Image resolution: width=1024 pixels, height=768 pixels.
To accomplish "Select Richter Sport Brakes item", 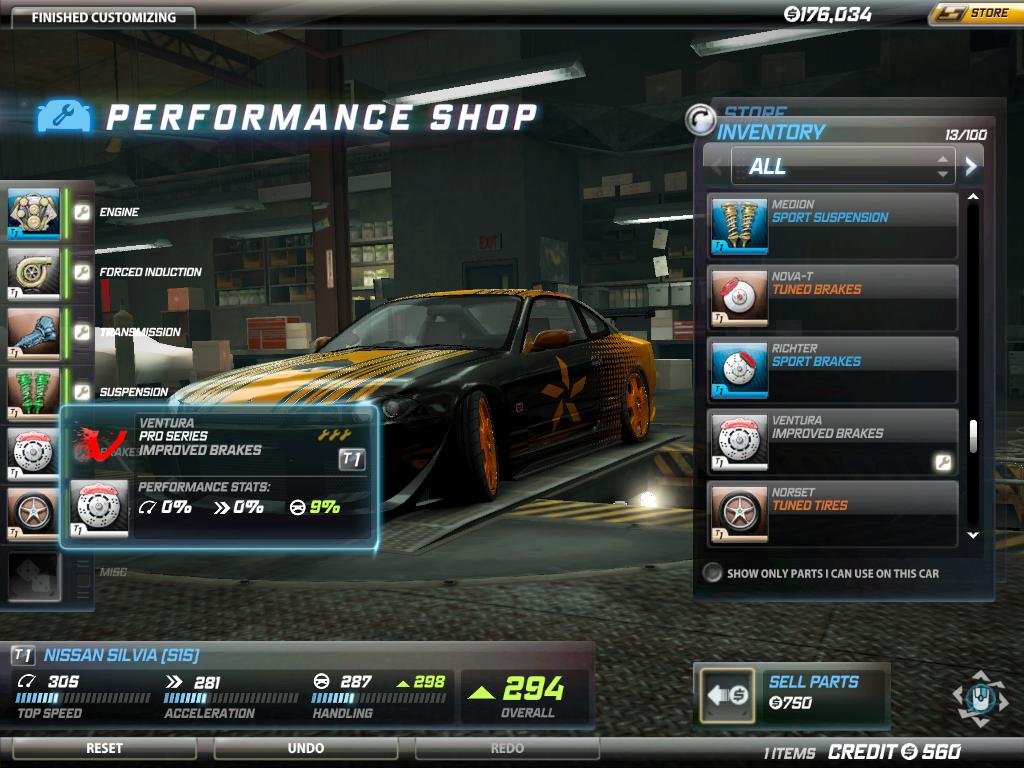I will tap(832, 370).
